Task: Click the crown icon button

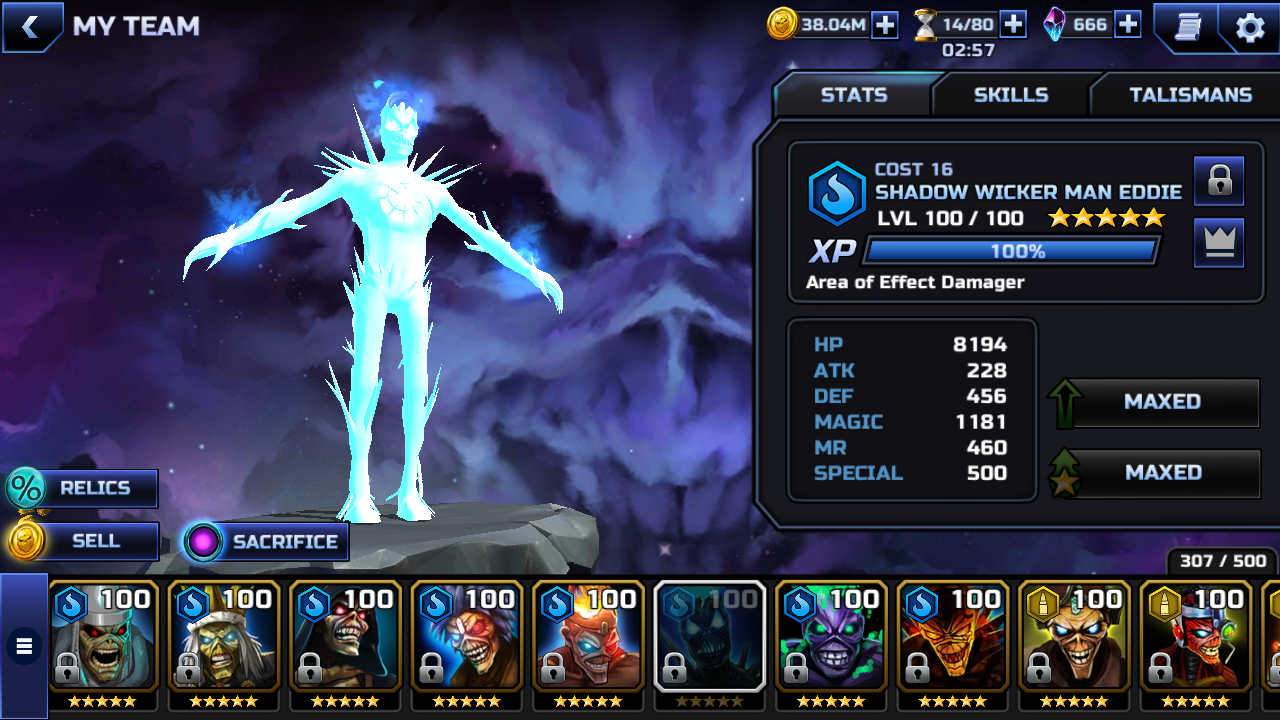Action: [x=1219, y=243]
